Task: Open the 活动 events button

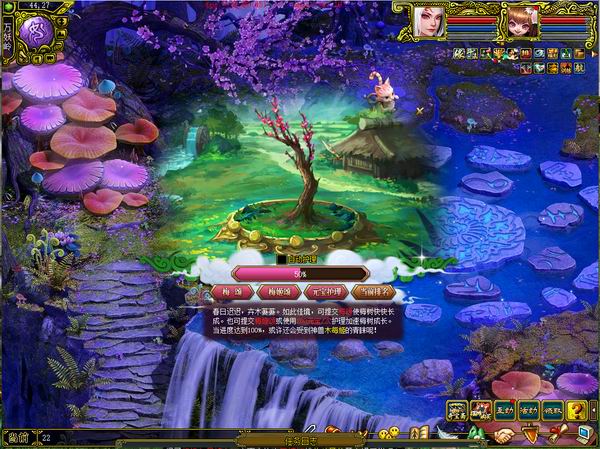Action: click(x=528, y=409)
